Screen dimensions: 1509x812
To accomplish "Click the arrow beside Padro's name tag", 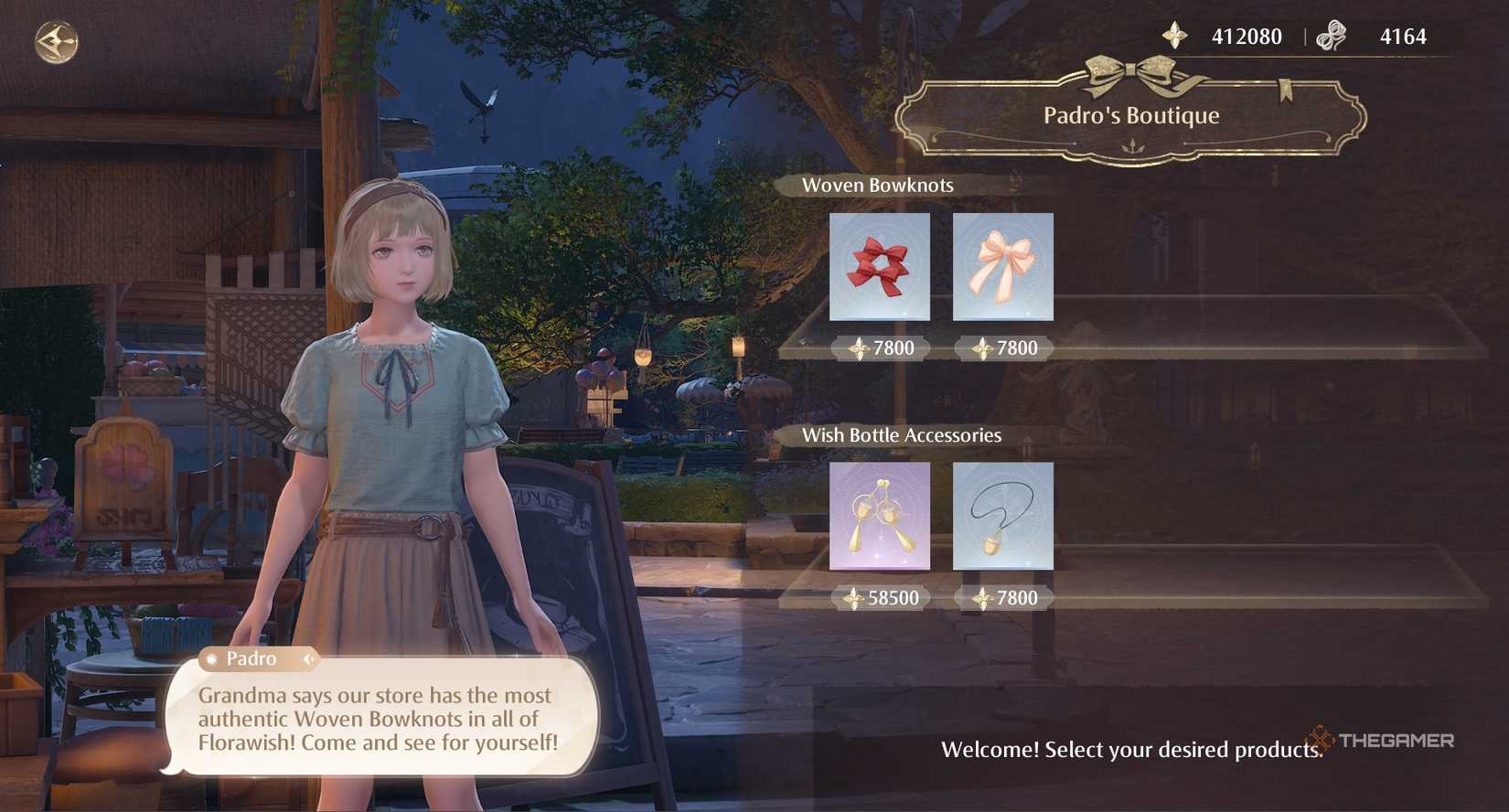I will pos(311,658).
